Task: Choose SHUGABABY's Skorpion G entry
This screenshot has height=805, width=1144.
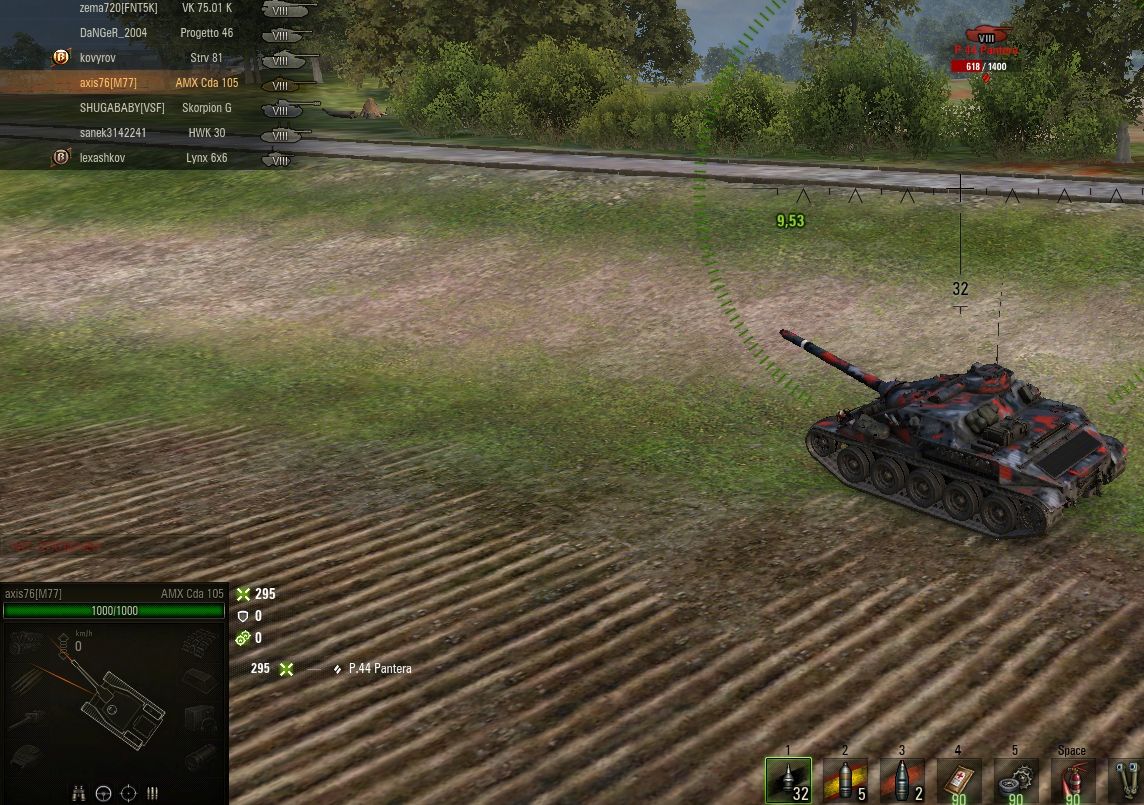Action: (150, 108)
